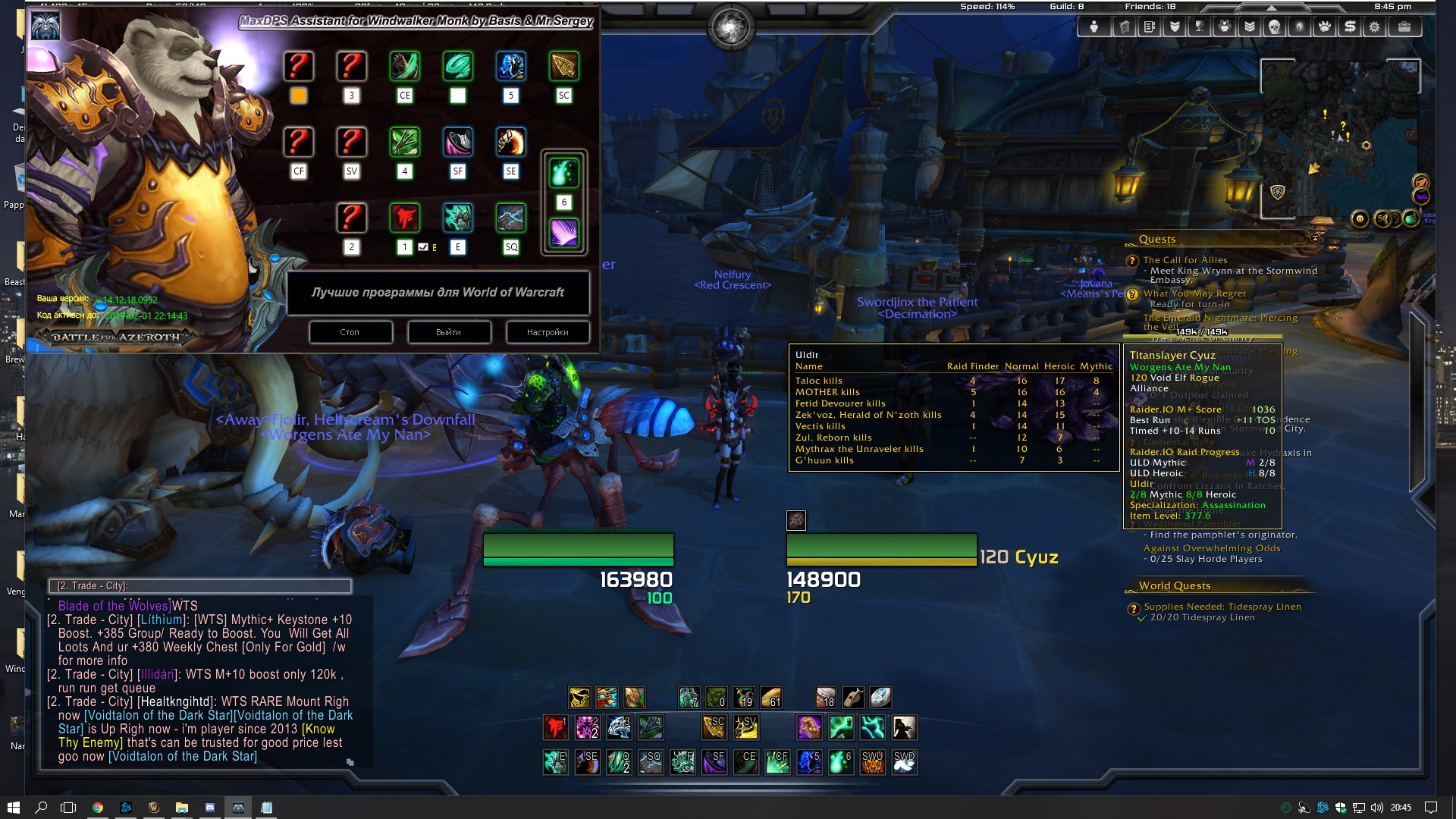1456x819 pixels.
Task: Open Настройки in the MaxDPS assistant
Action: (548, 332)
